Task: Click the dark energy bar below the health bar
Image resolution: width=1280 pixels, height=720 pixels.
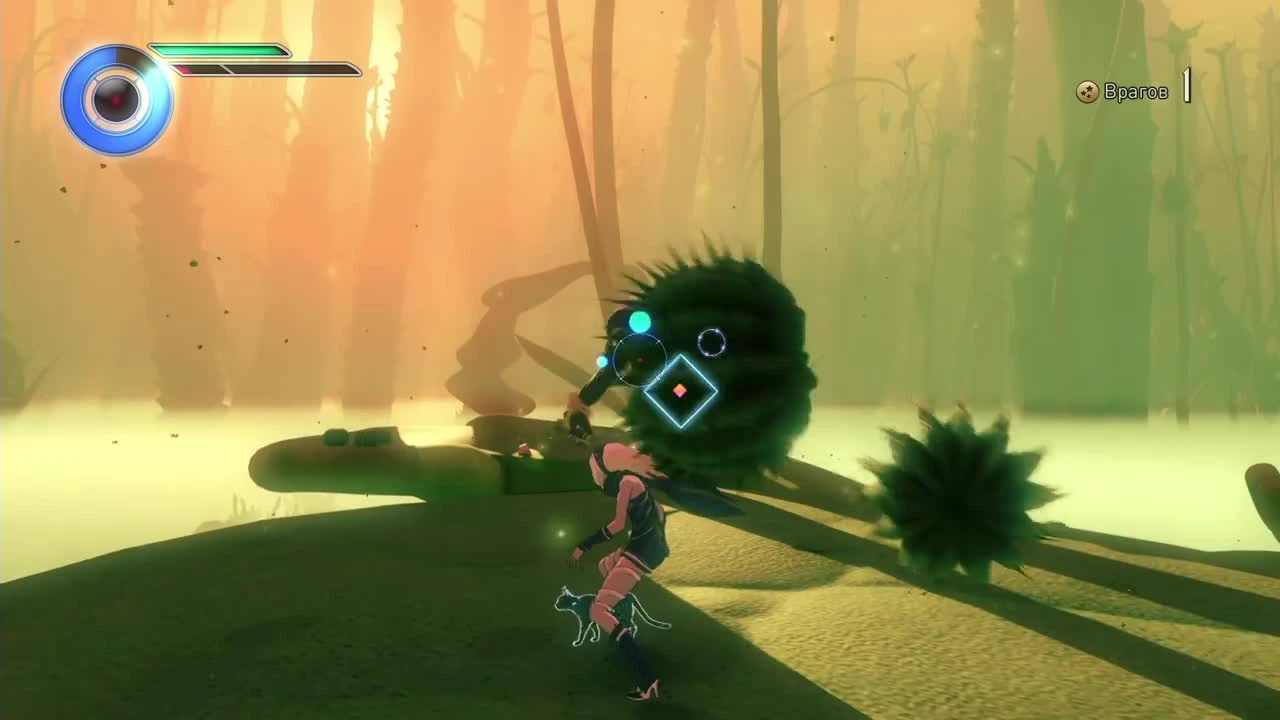Action: pyautogui.click(x=270, y=69)
